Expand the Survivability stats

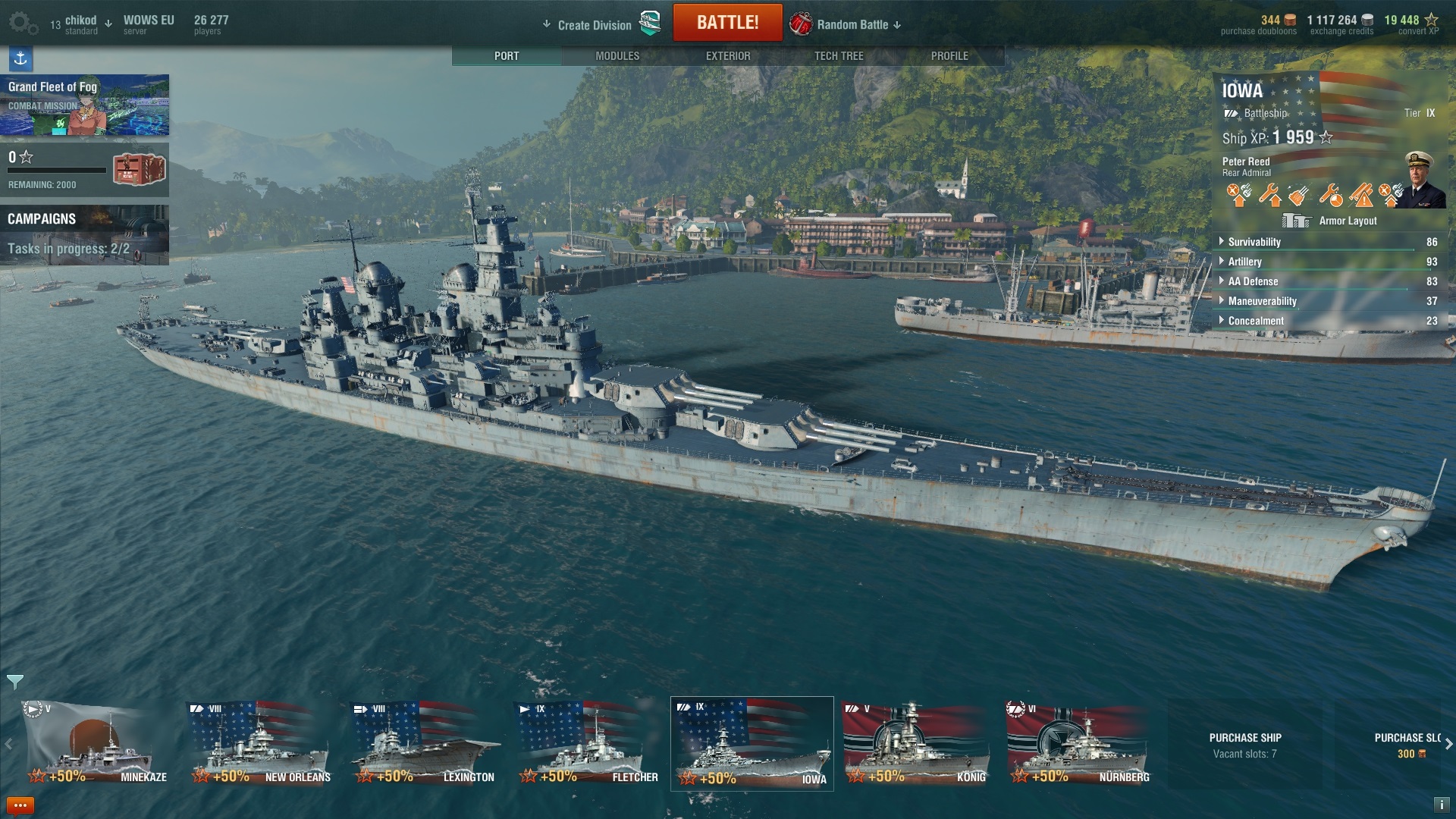pos(1254,242)
